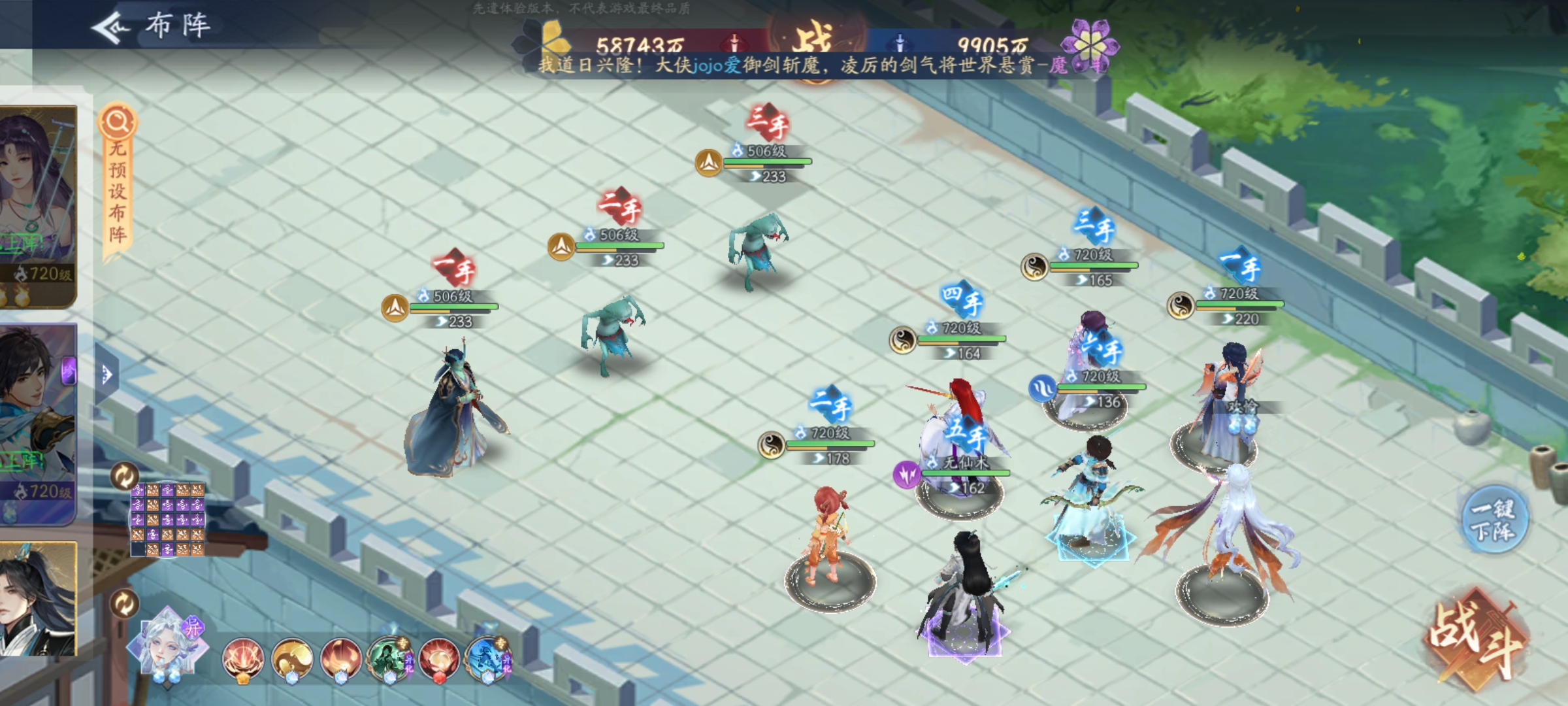The width and height of the screenshot is (1568, 706).
Task: Select the red-haired child unit on 二手 tile
Action: click(x=828, y=536)
